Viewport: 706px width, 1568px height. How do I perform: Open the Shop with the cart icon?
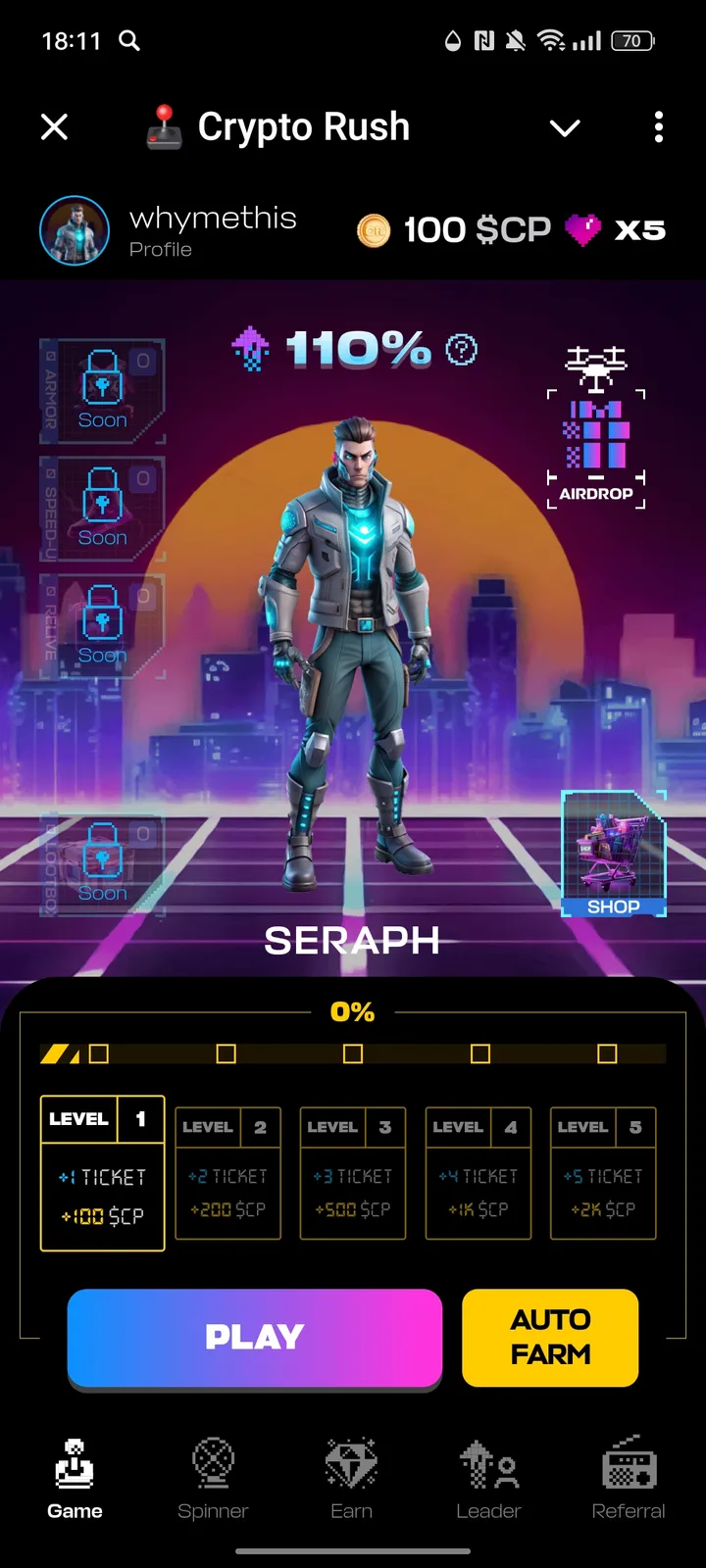tap(614, 854)
